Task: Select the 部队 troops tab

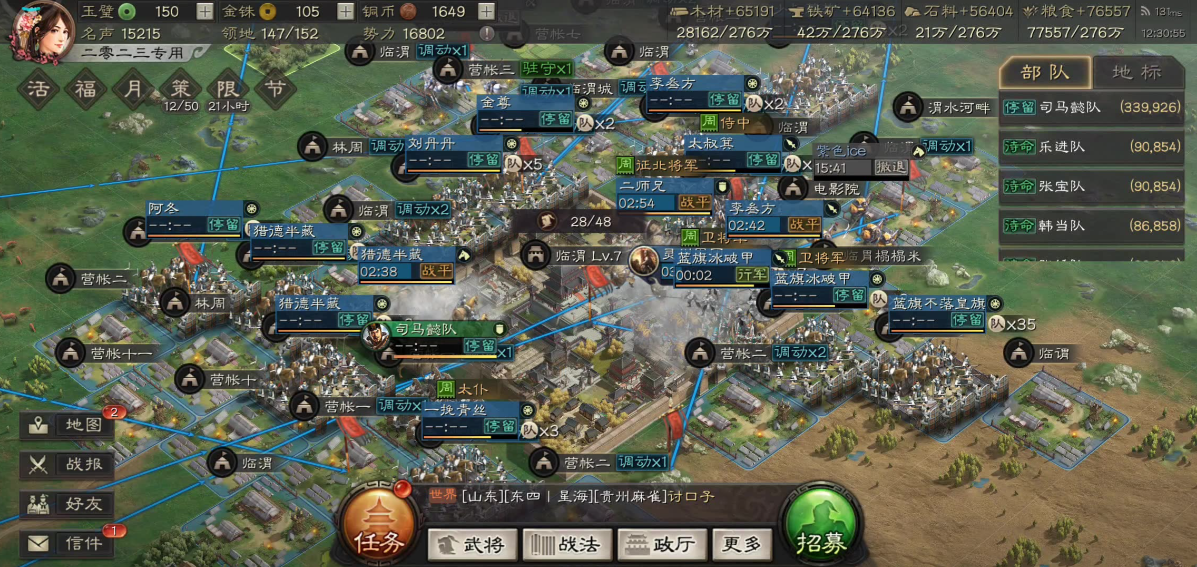Action: pyautogui.click(x=1045, y=72)
